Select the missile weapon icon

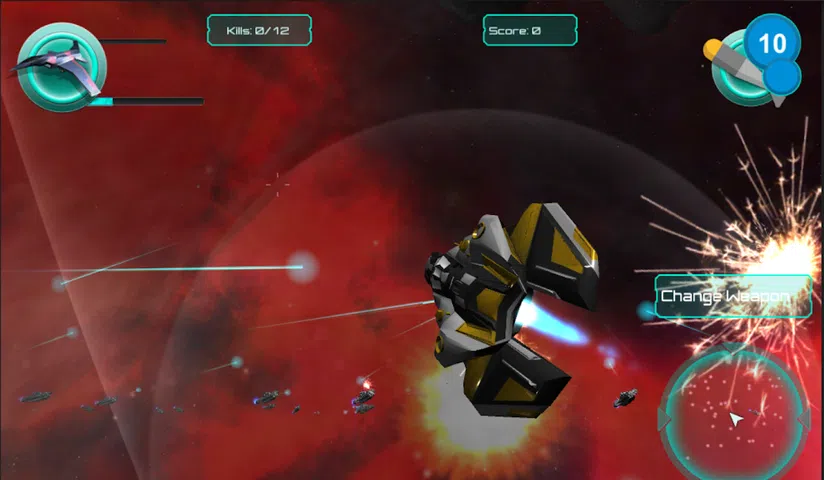pyautogui.click(x=744, y=67)
